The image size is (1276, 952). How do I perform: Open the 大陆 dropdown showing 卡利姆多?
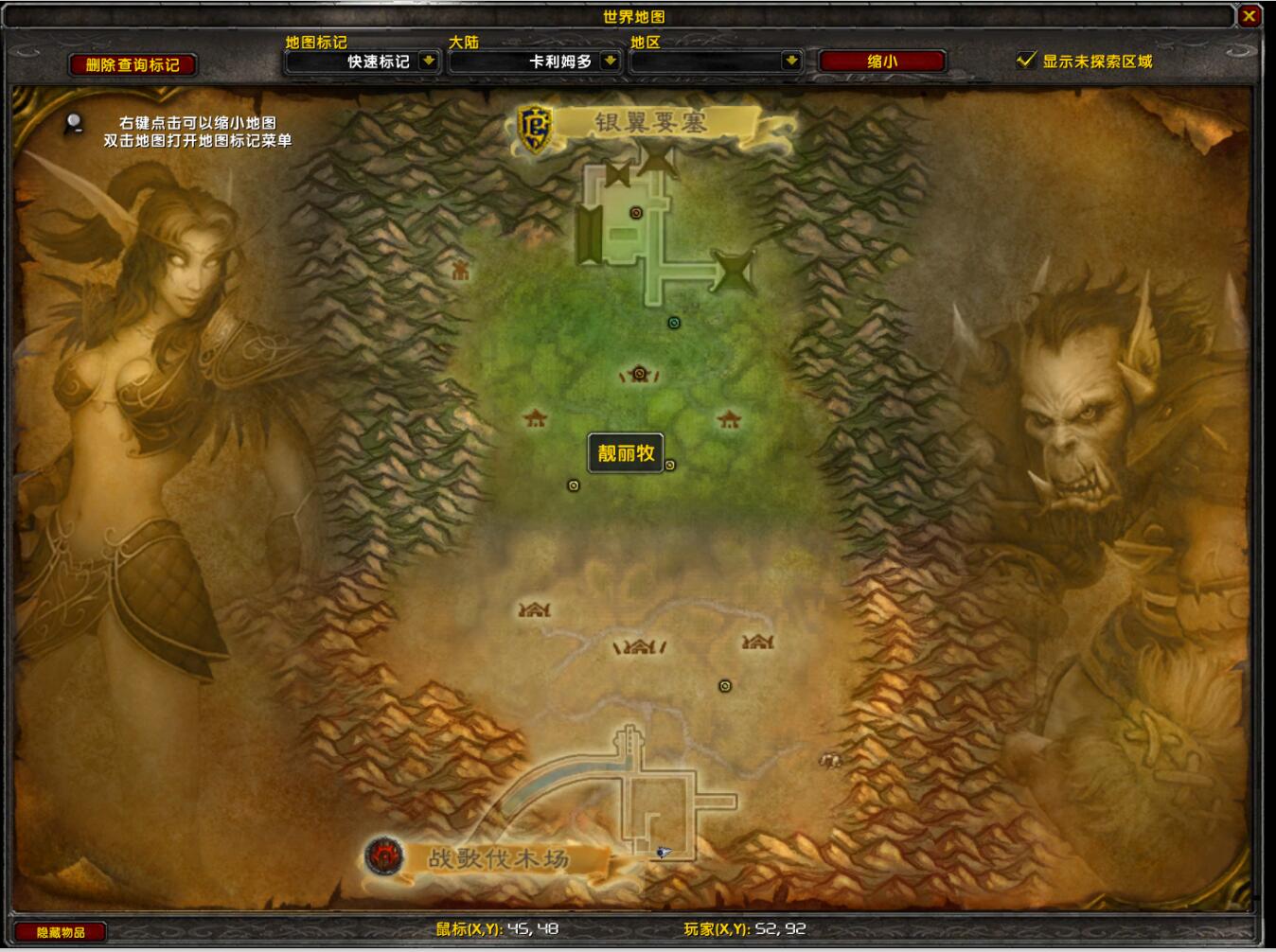click(x=535, y=61)
